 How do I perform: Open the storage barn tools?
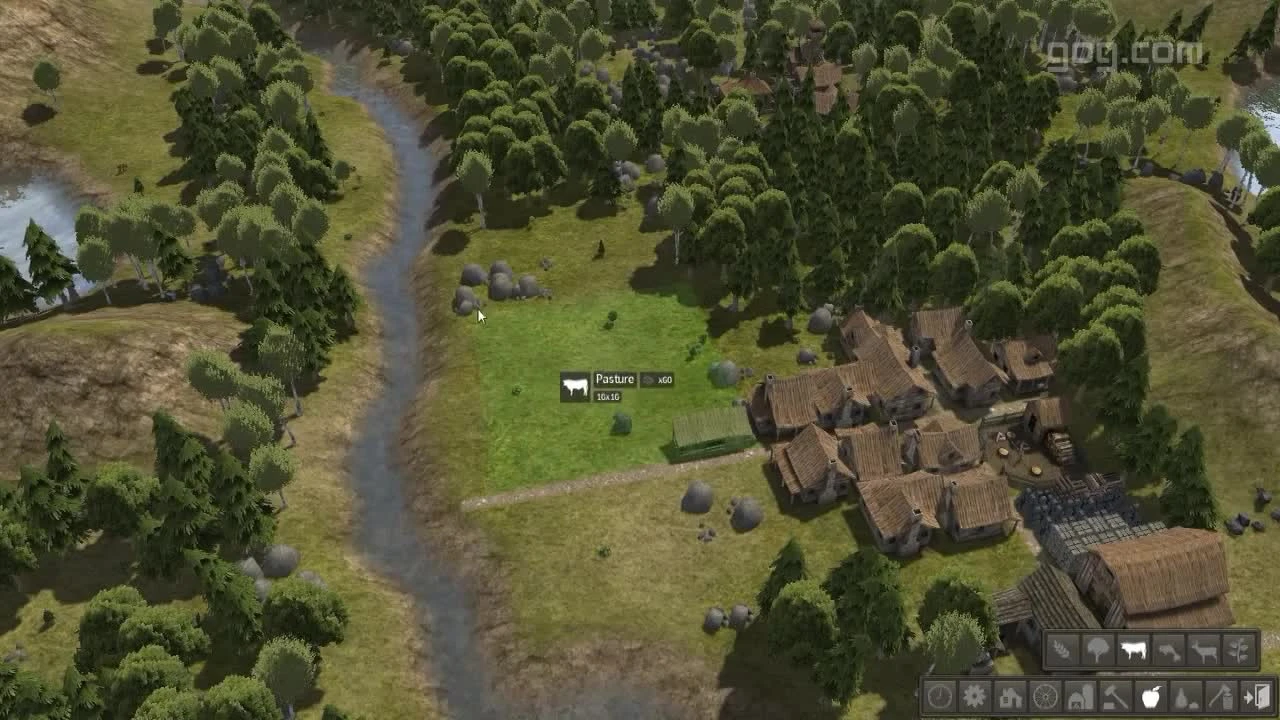[x=1078, y=697]
